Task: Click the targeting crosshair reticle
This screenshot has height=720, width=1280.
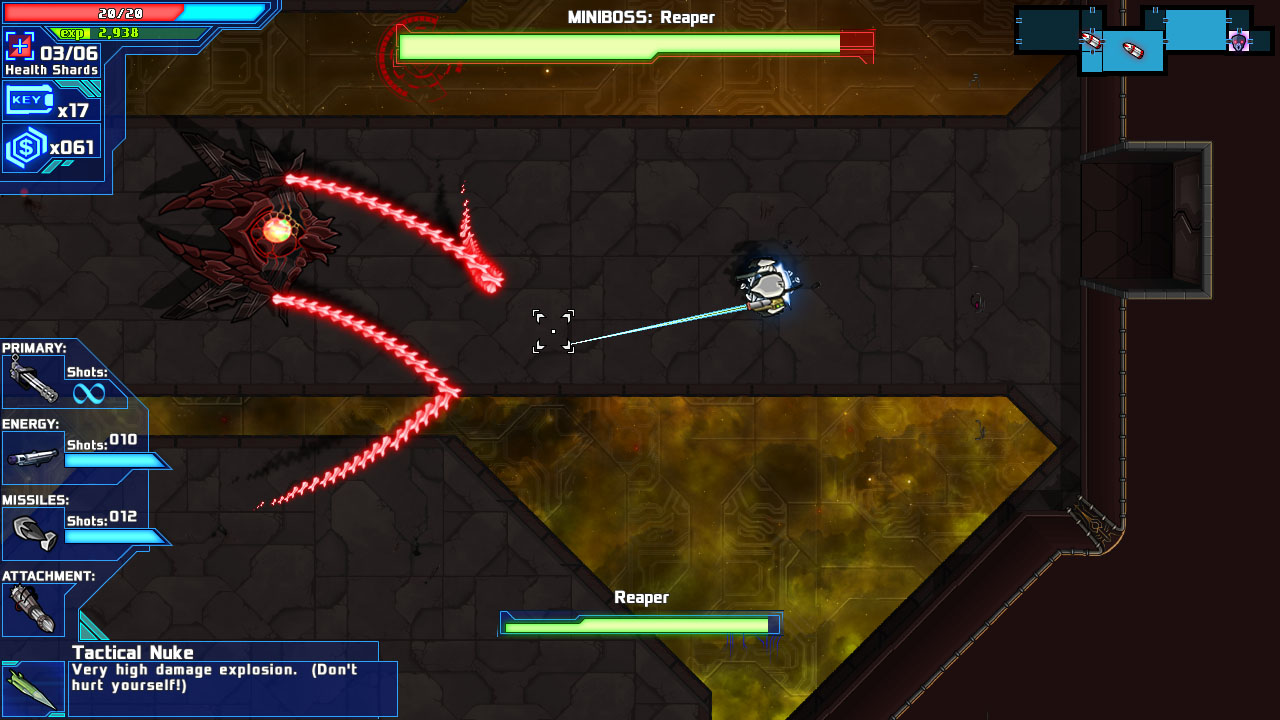Action: pyautogui.click(x=553, y=330)
